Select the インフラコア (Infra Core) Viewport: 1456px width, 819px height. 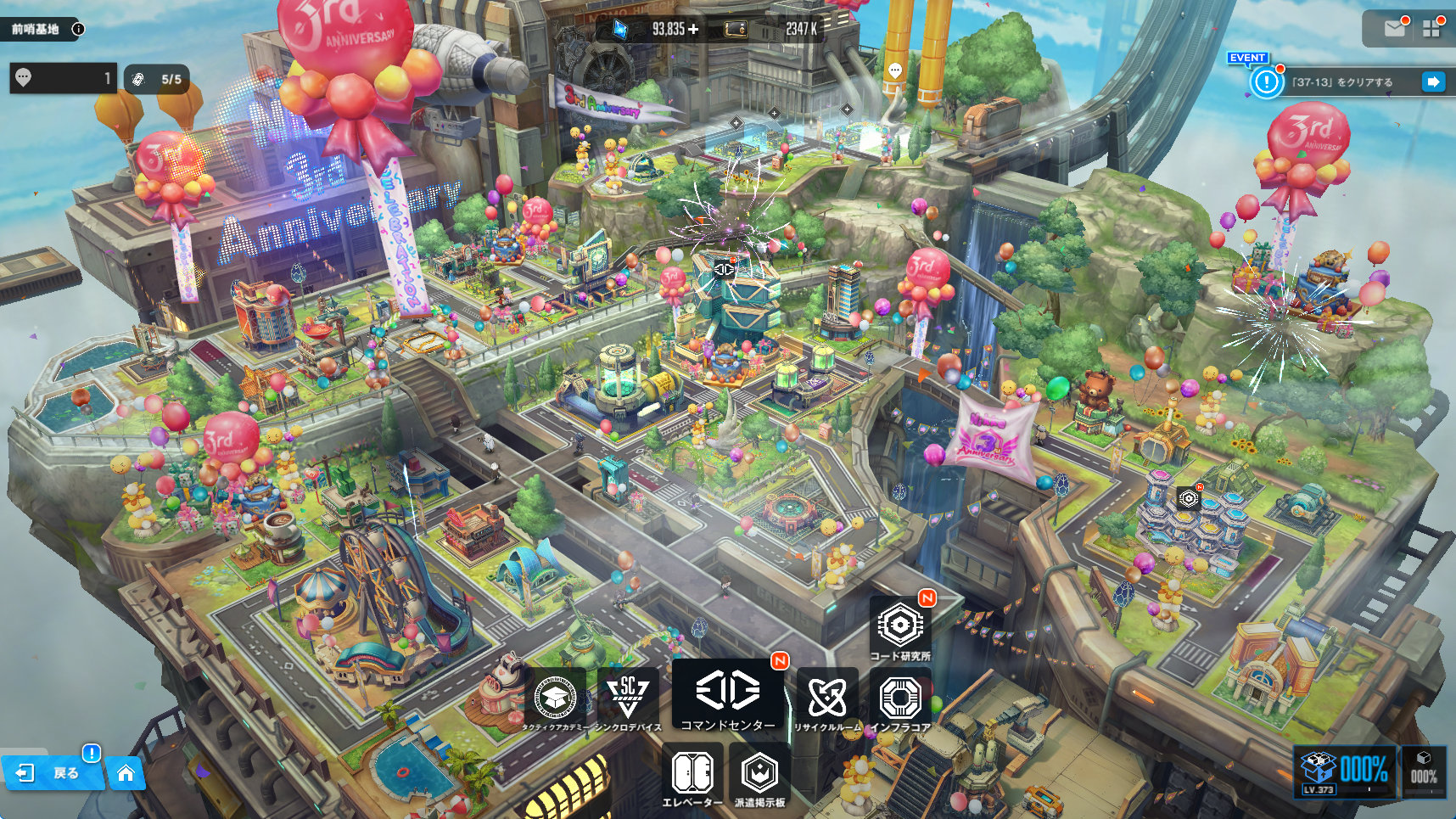coord(900,700)
